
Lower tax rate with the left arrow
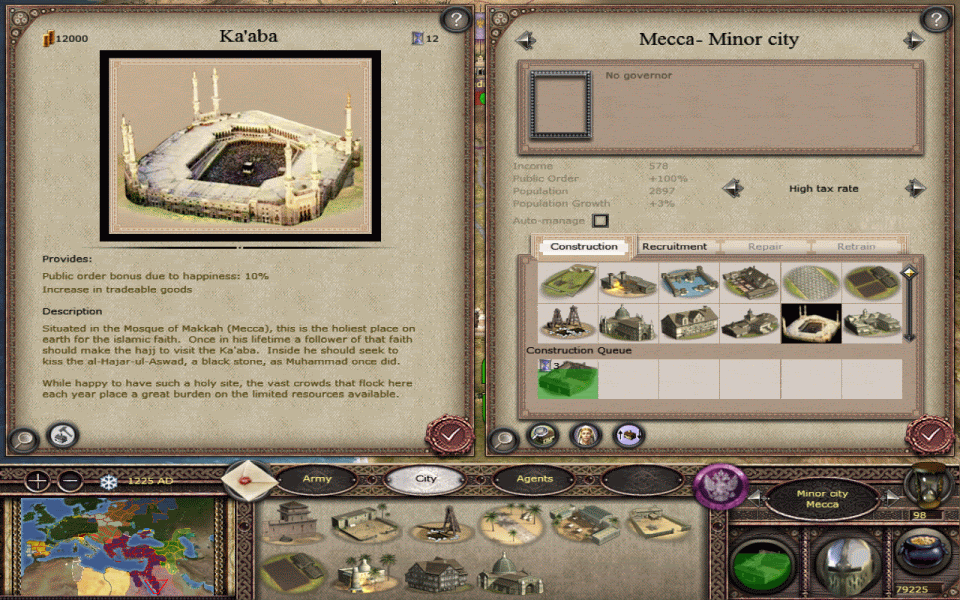(x=732, y=188)
